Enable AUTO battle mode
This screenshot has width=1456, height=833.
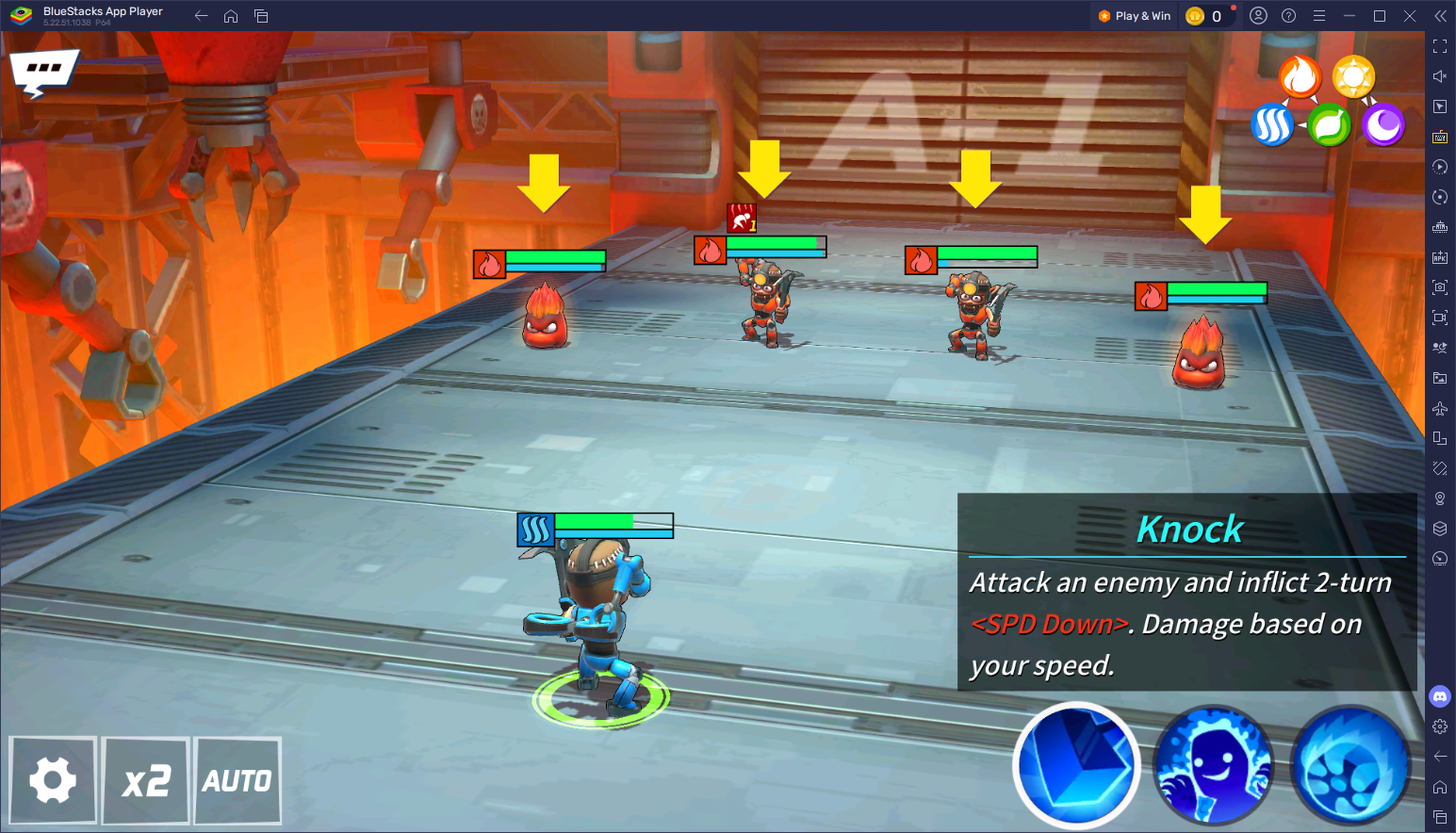point(237,780)
